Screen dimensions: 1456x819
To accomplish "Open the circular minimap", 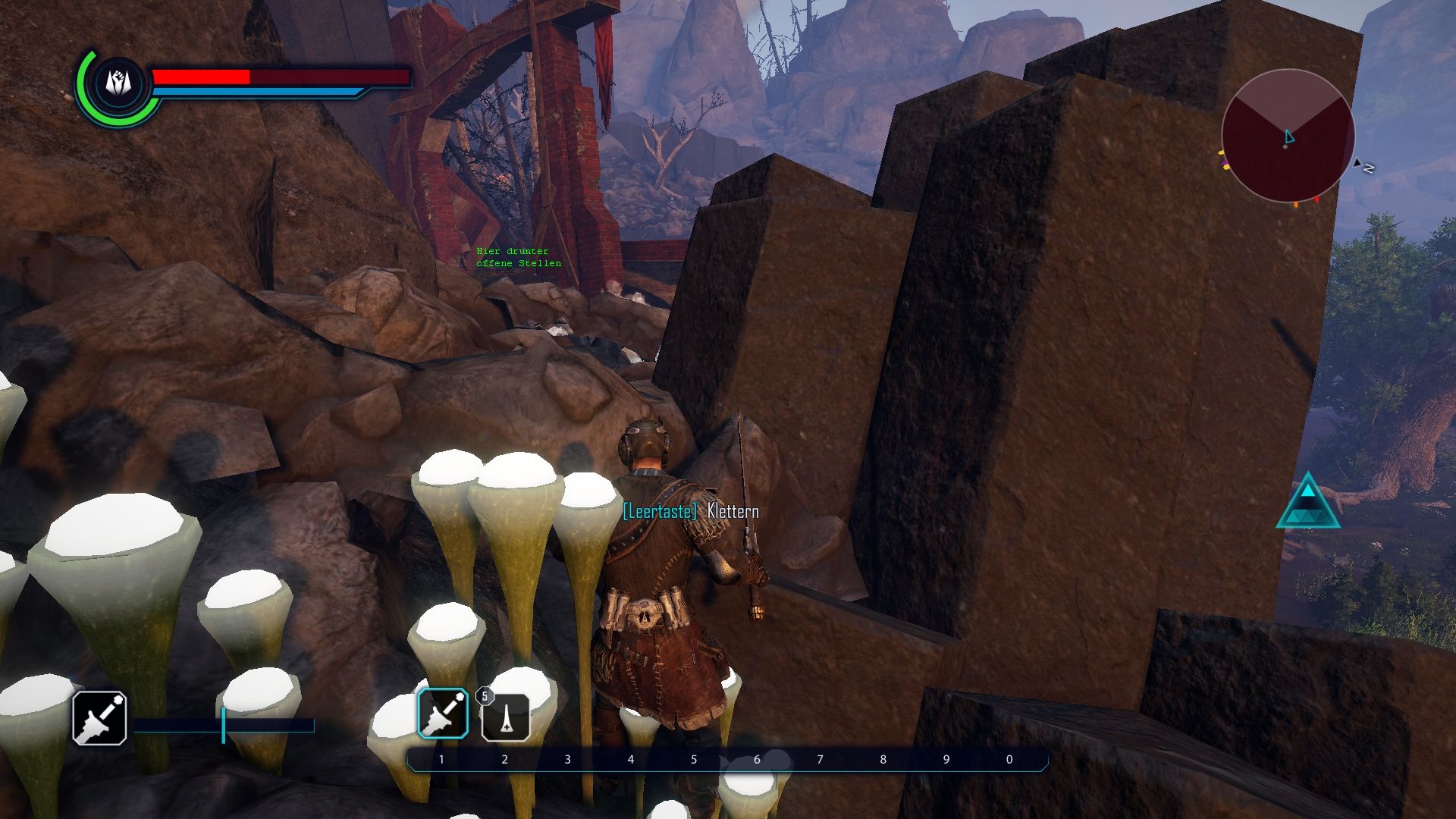I will pyautogui.click(x=1288, y=136).
